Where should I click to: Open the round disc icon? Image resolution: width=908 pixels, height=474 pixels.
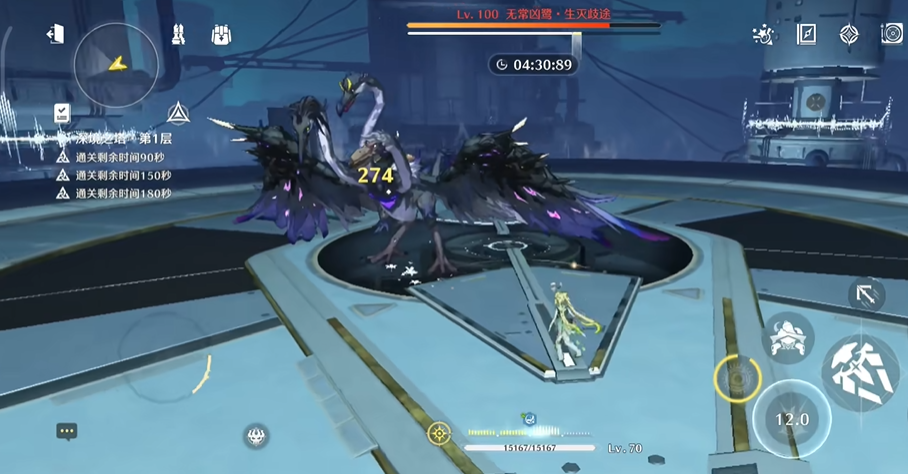point(891,35)
